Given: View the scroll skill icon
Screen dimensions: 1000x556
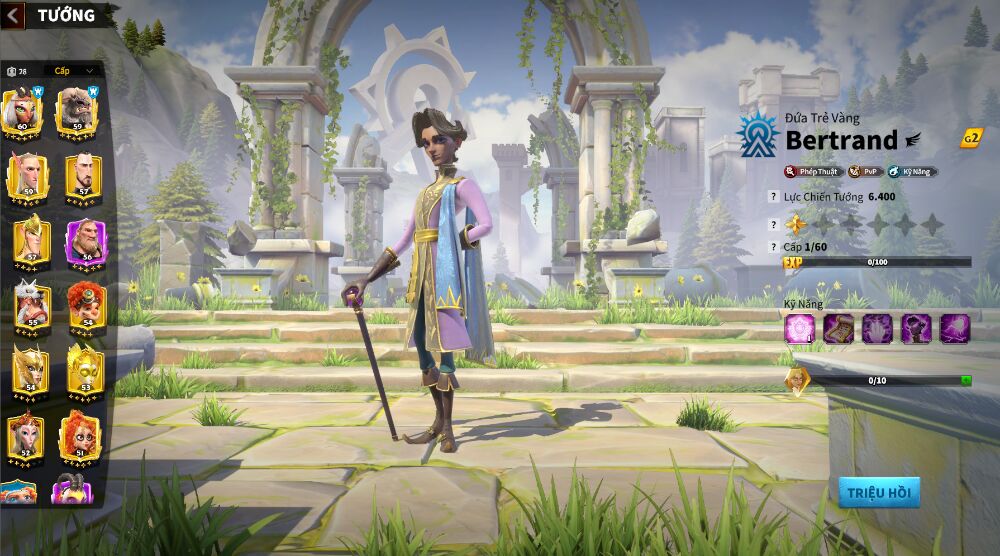Looking at the screenshot, I should [837, 328].
